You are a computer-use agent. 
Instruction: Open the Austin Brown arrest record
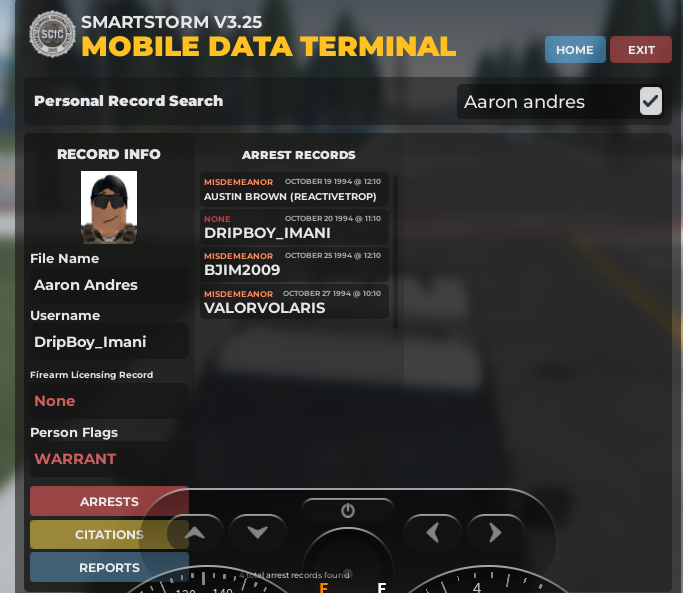(x=294, y=190)
